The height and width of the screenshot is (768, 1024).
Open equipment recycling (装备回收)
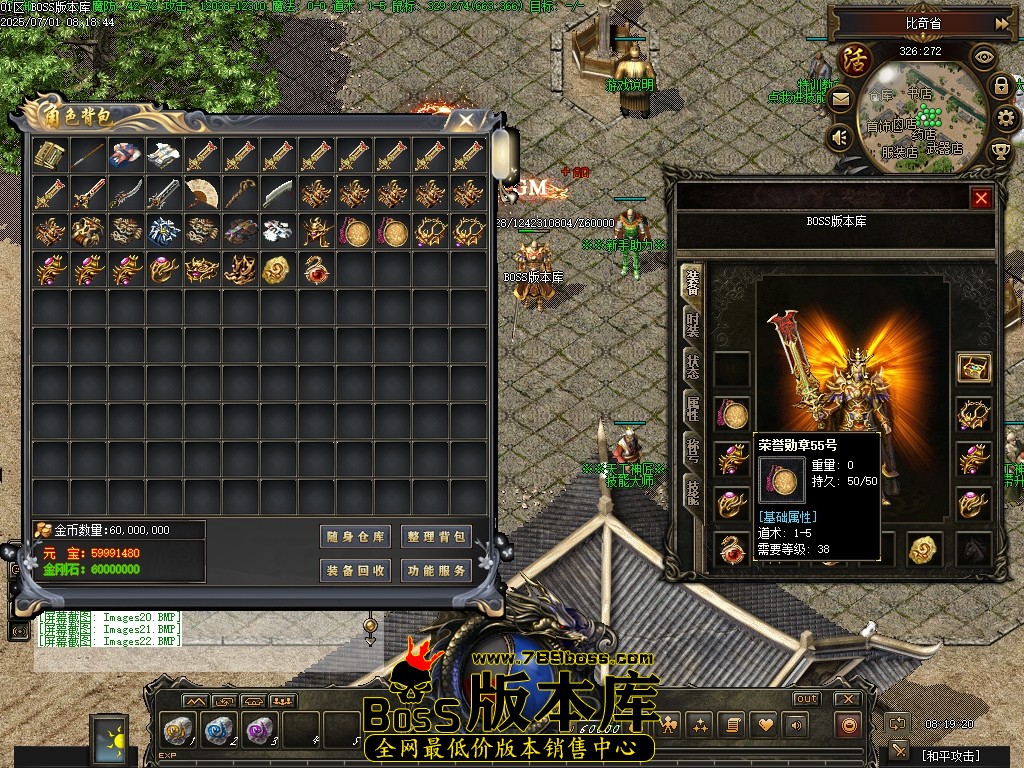355,571
